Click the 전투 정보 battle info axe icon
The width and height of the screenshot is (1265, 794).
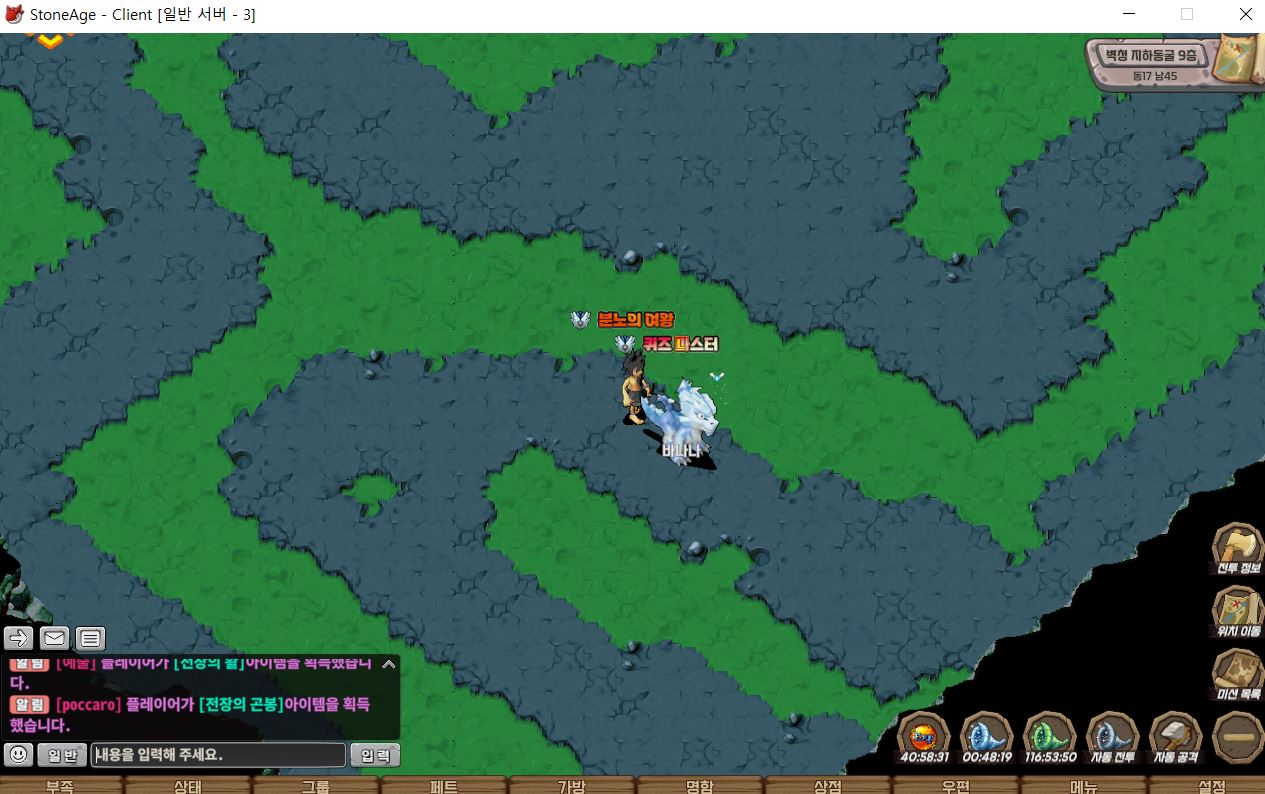pyautogui.click(x=1237, y=548)
